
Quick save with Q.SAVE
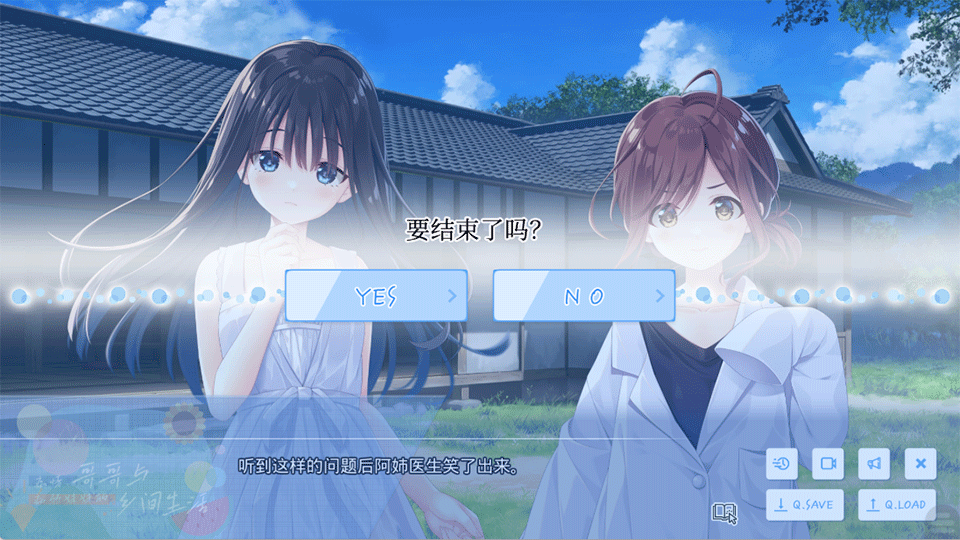[x=804, y=505]
